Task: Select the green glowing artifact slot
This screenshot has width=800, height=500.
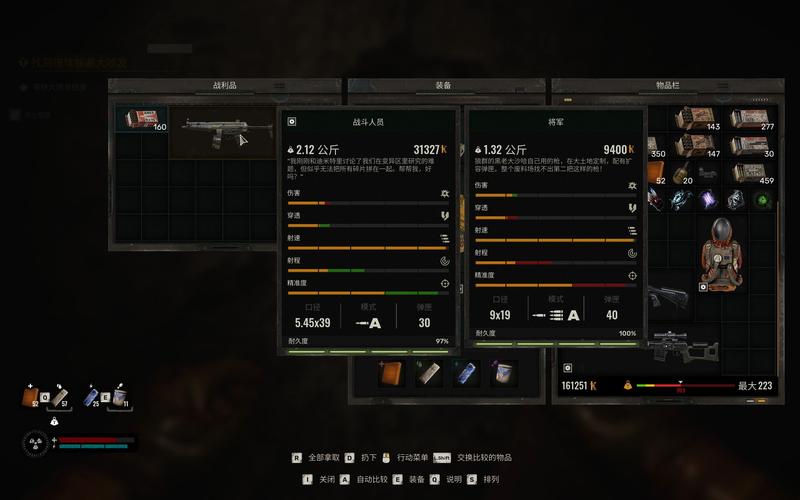Action: click(x=763, y=199)
